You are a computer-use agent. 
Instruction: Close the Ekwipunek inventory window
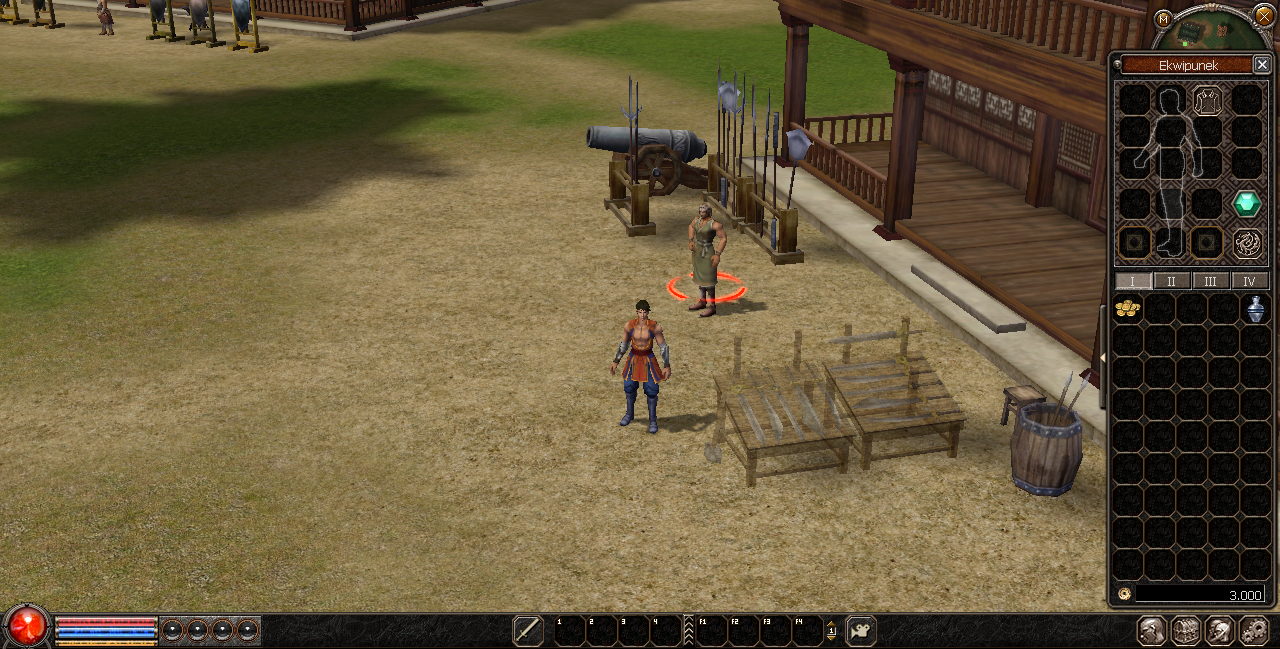(x=1262, y=65)
